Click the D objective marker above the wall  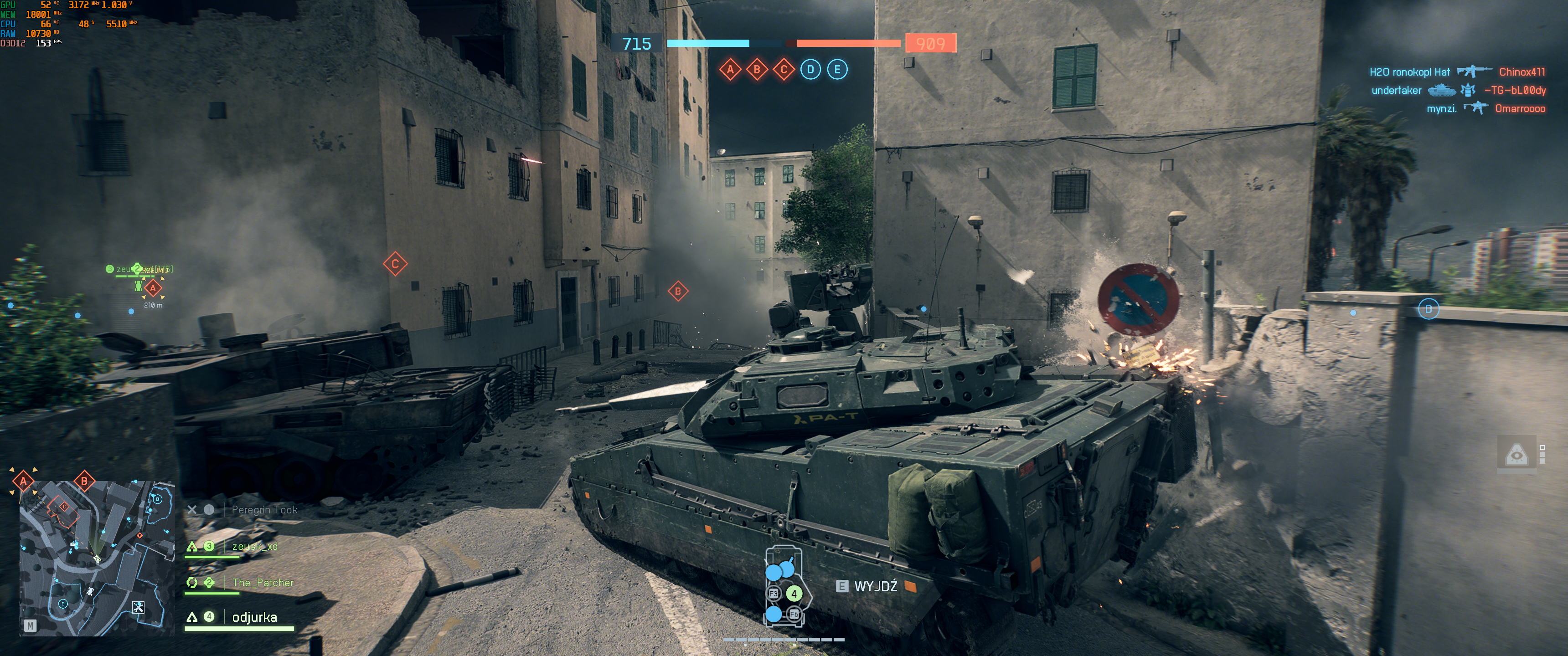tap(1428, 309)
